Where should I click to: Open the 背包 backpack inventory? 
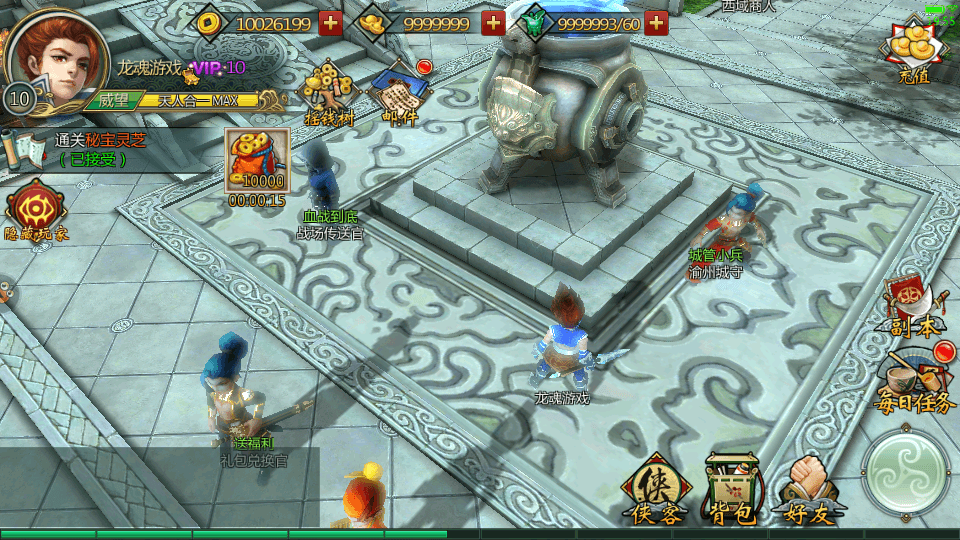coord(731,490)
